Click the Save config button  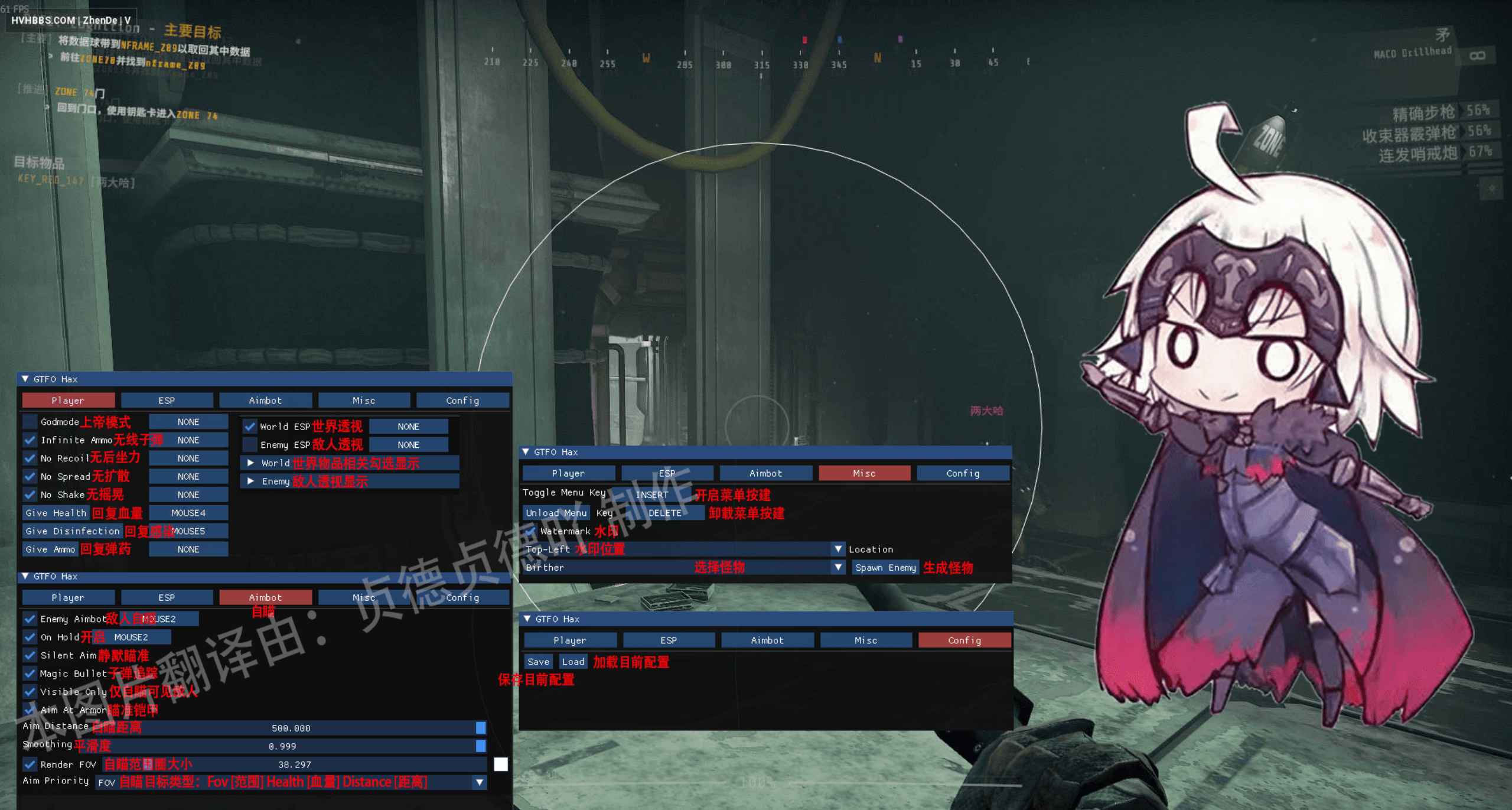537,661
